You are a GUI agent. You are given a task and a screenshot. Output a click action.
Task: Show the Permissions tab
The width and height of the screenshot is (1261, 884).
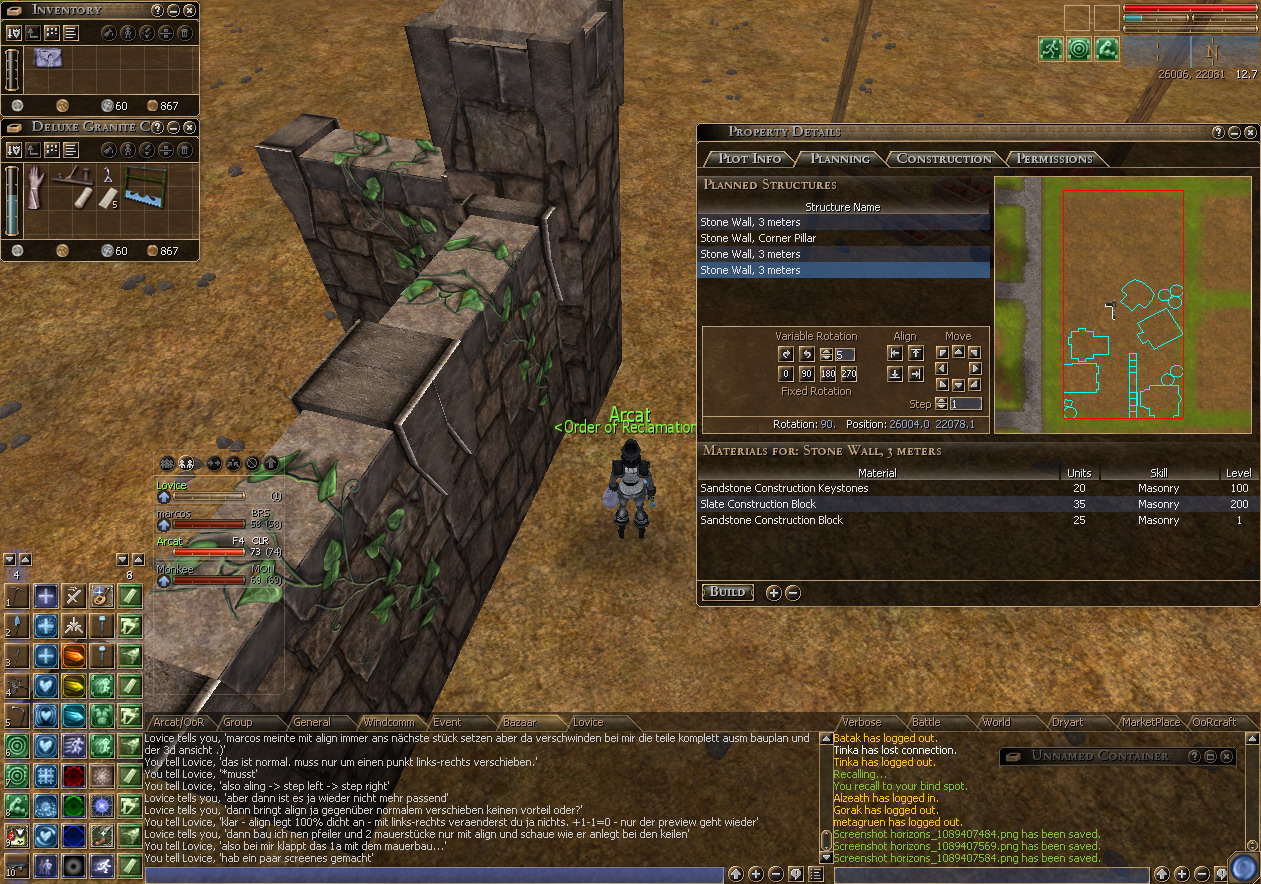1054,159
